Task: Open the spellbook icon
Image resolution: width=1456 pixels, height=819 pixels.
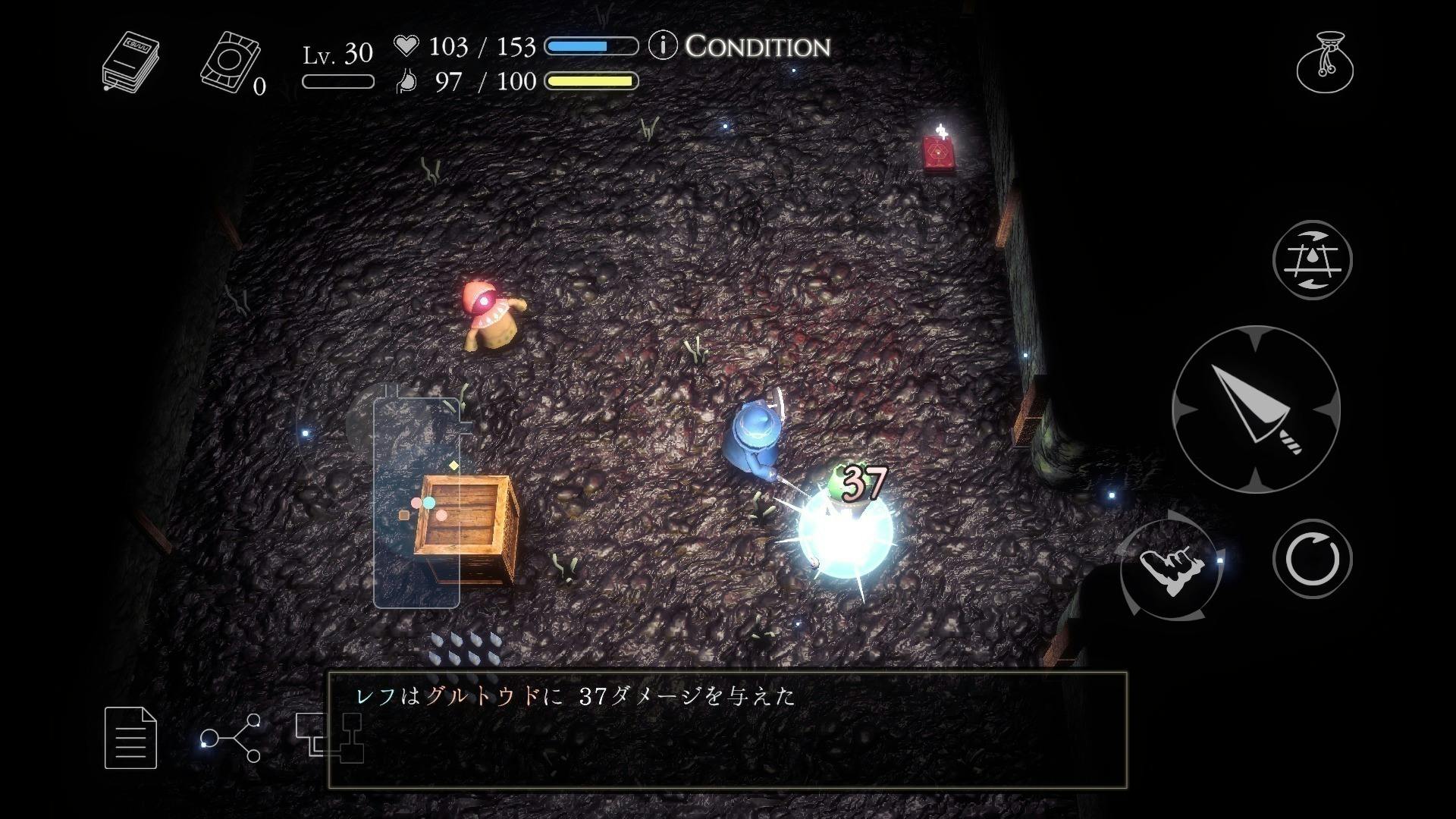Action: [x=130, y=62]
